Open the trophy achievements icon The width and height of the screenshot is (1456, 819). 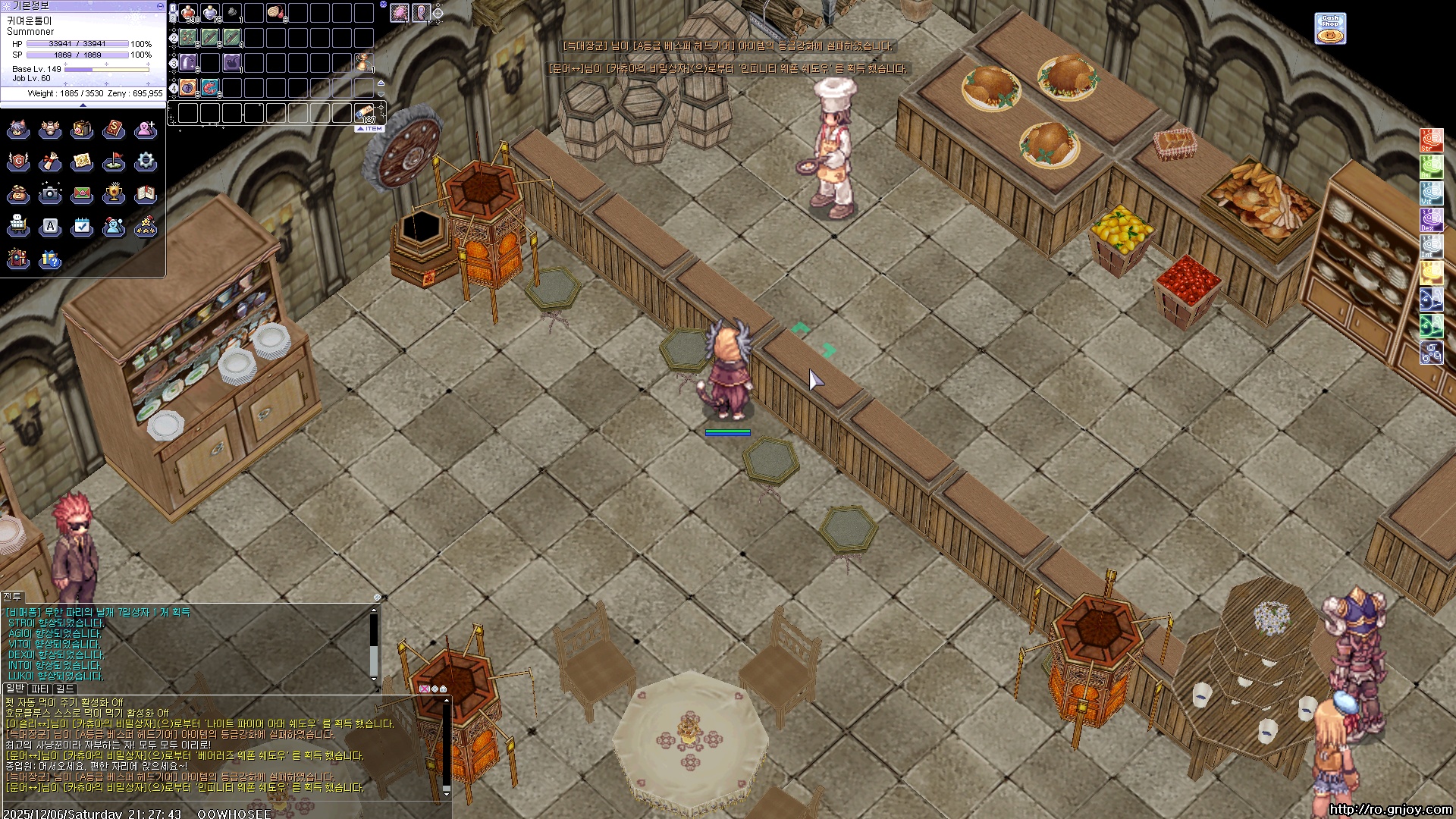tap(114, 194)
